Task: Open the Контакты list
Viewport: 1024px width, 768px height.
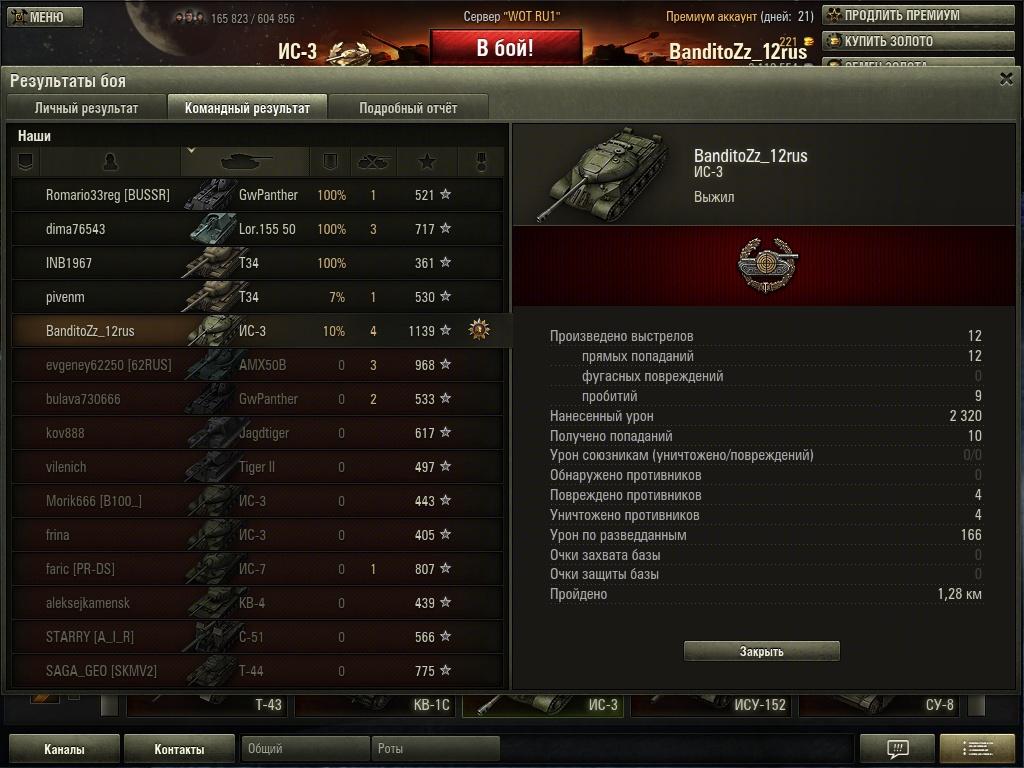Action: [179, 749]
